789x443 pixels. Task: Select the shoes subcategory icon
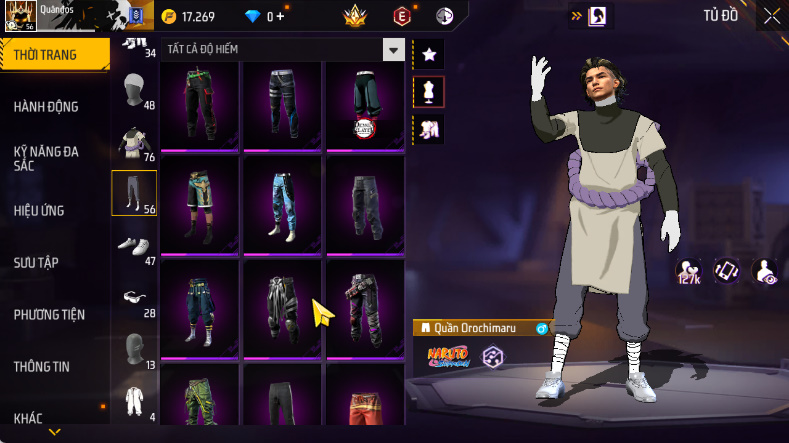click(x=133, y=245)
